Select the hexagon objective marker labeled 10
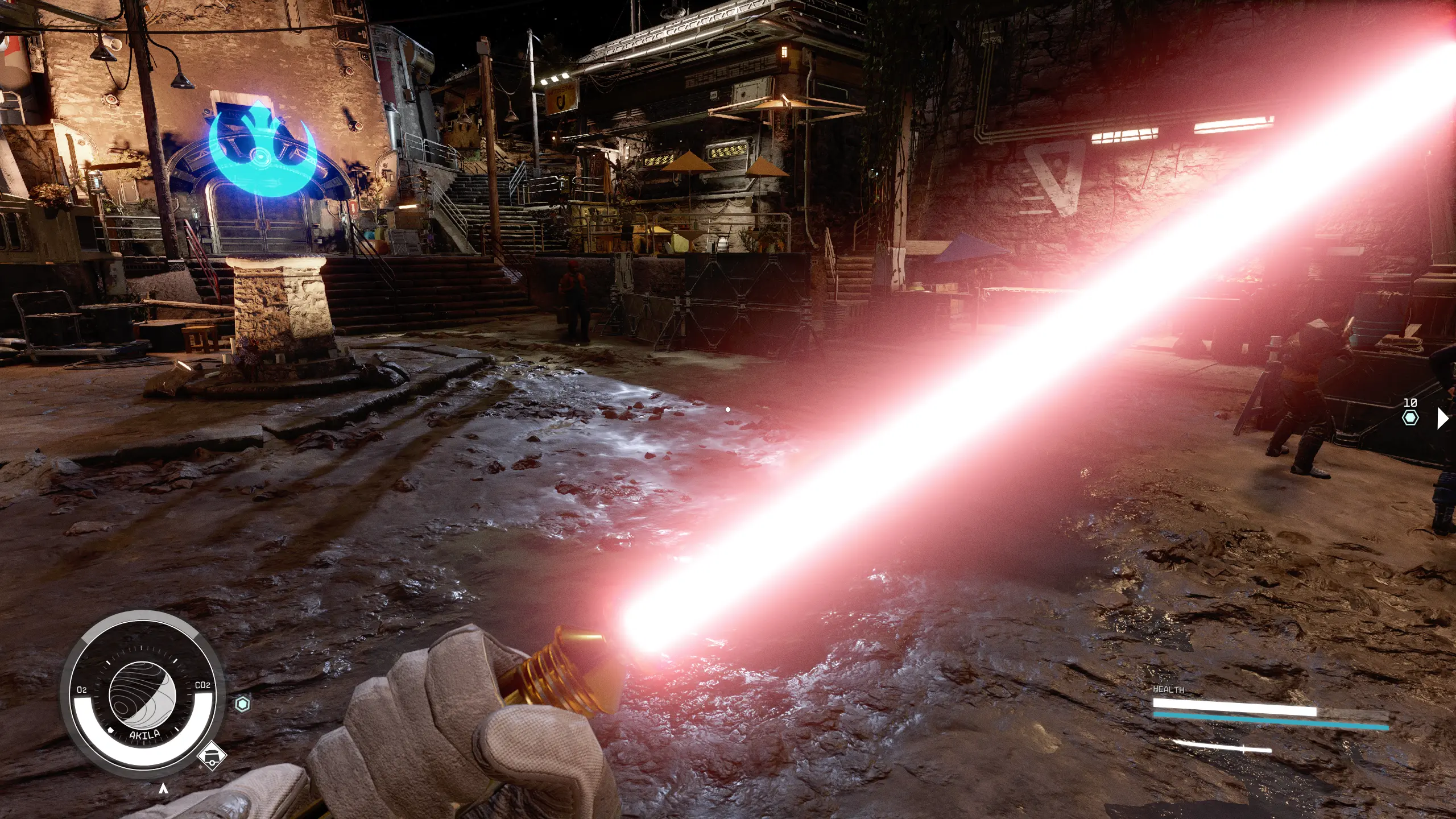Screen dimensions: 1456x819 point(1410,418)
